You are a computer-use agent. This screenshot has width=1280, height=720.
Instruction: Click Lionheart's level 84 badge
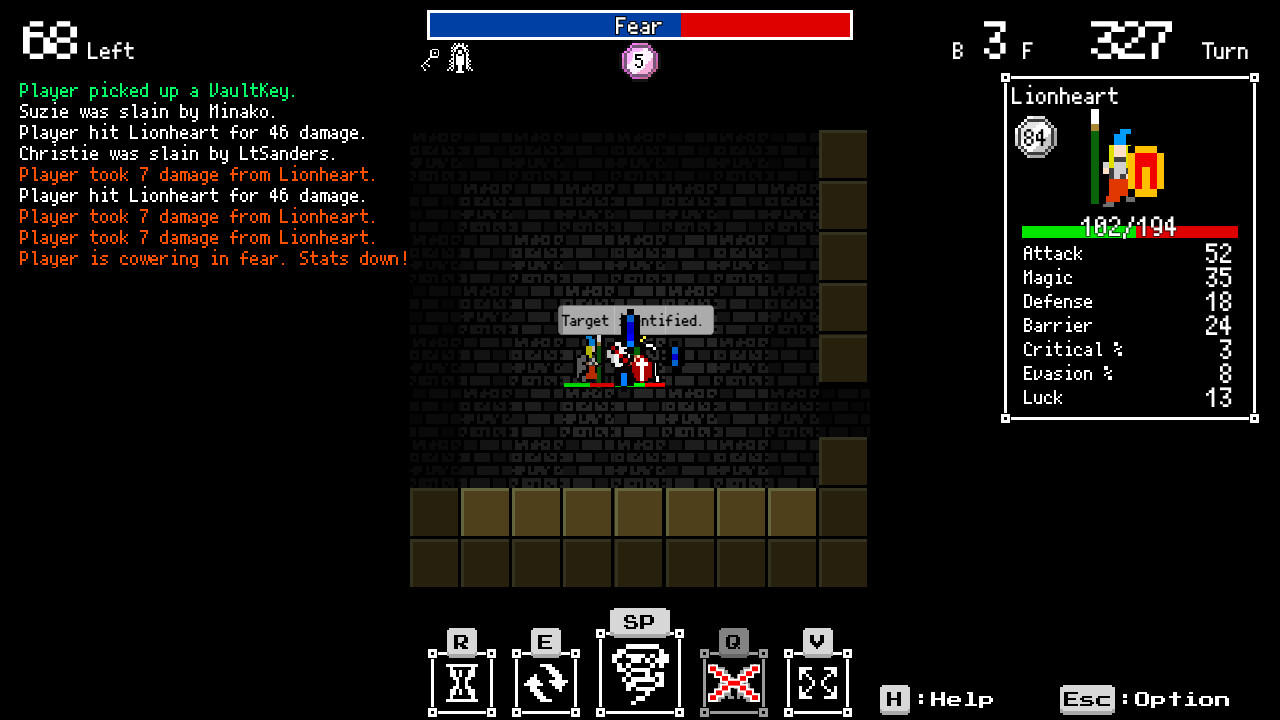pyautogui.click(x=1035, y=136)
